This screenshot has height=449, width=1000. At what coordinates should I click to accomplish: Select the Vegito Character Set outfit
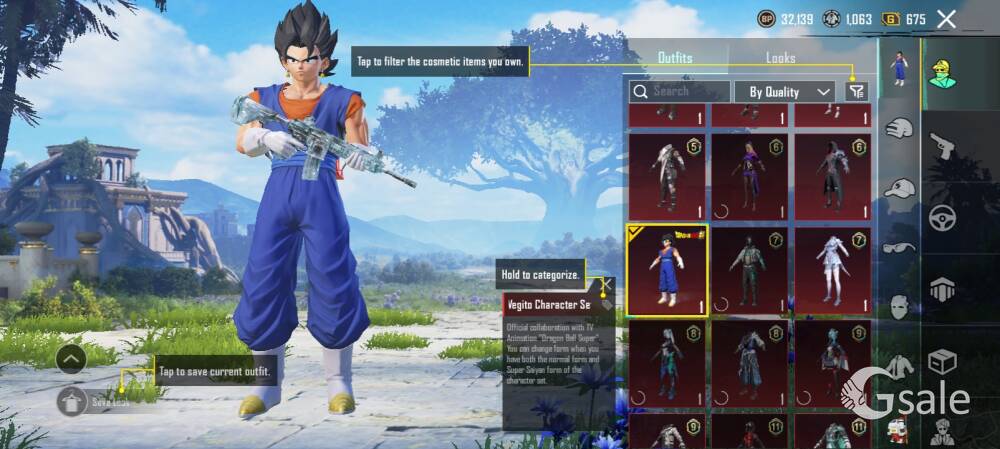pyautogui.click(x=667, y=270)
